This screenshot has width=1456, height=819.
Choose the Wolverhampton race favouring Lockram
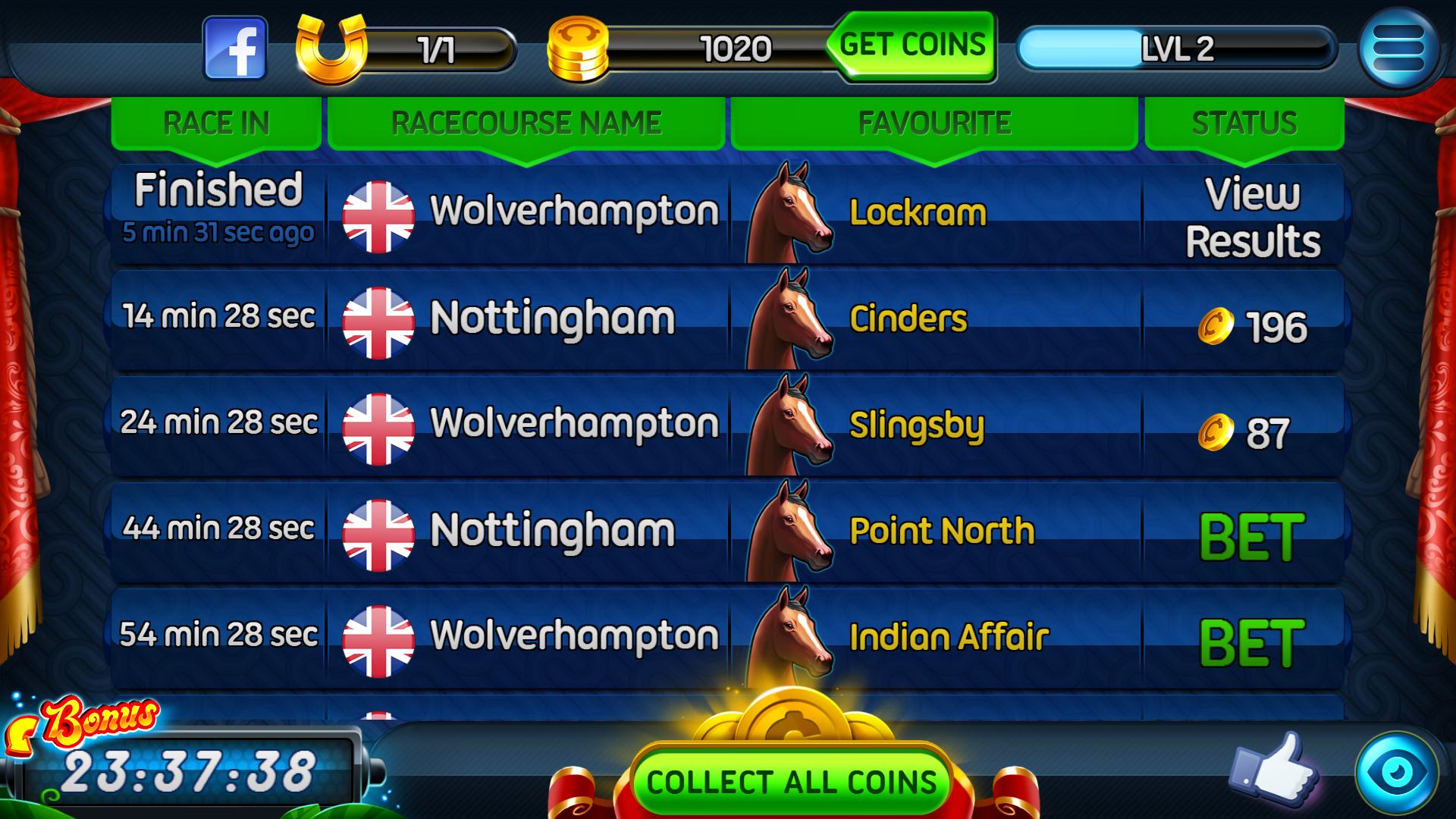click(x=574, y=212)
